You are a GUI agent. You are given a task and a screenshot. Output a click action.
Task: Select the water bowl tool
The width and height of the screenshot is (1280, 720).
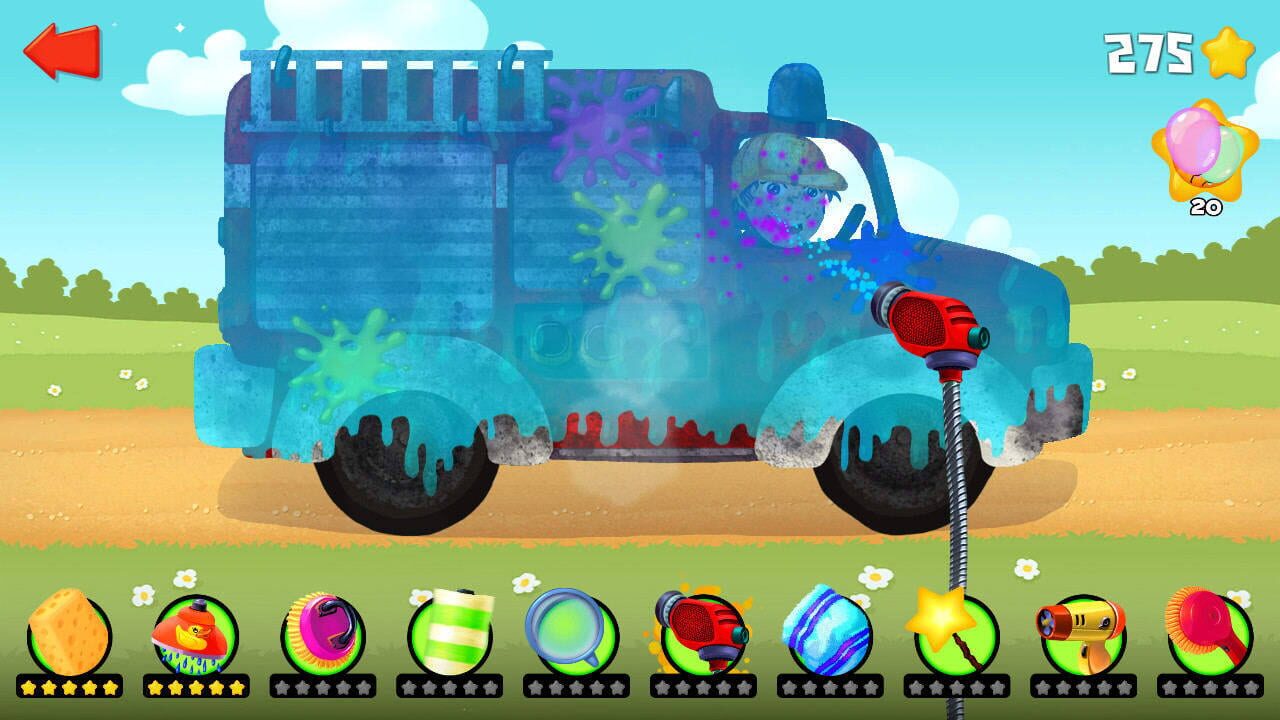pos(576,632)
